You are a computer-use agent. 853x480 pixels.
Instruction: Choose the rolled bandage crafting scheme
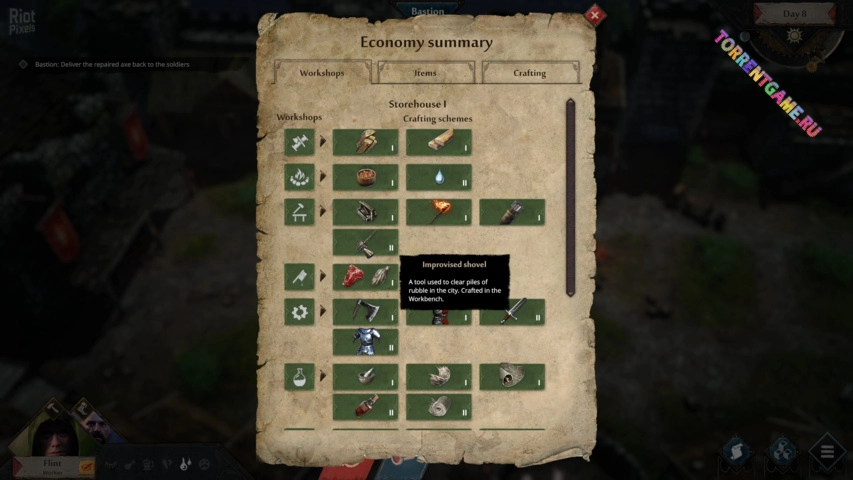pos(438,407)
